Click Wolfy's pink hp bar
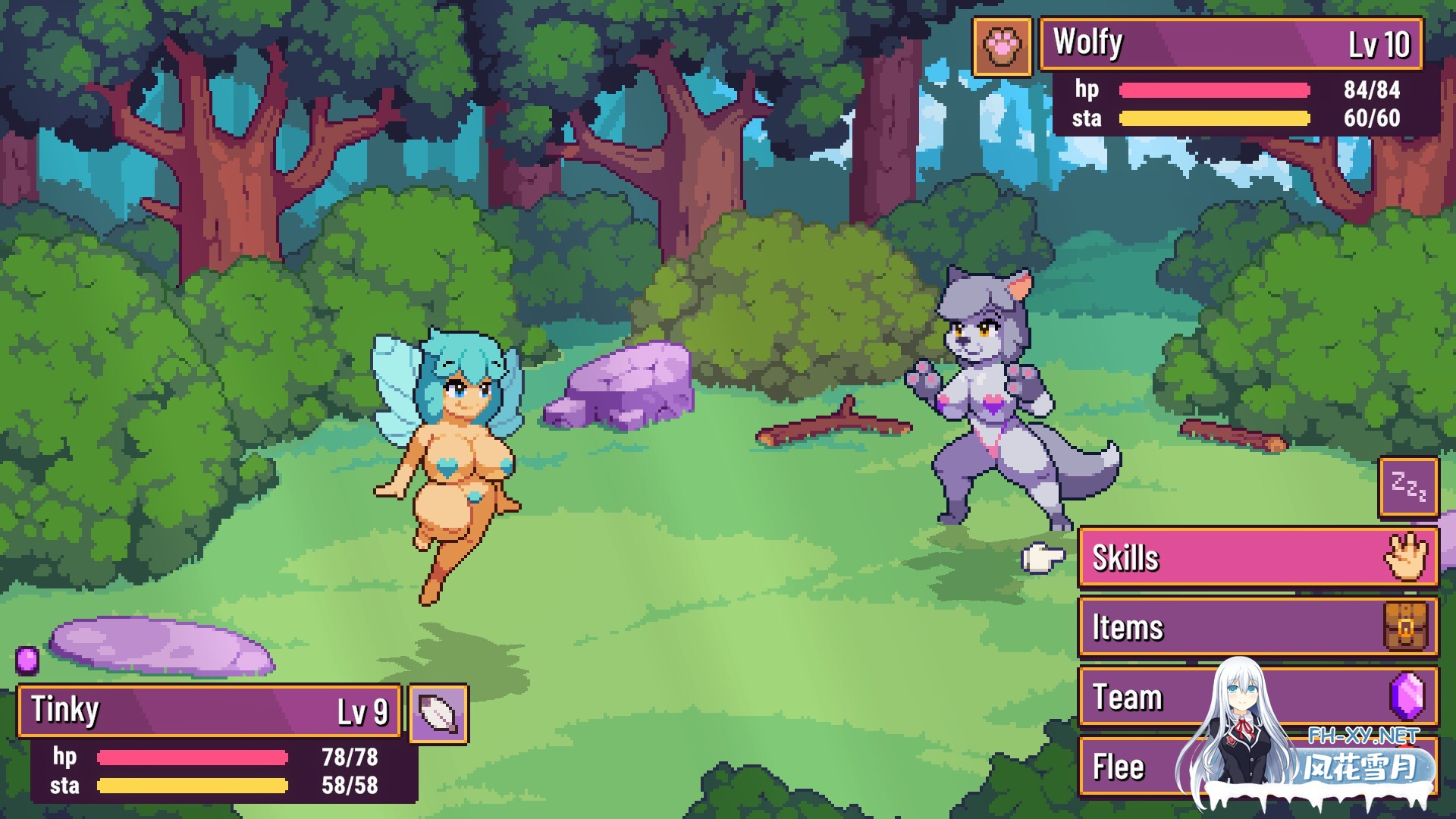1456x819 pixels. (x=1213, y=89)
